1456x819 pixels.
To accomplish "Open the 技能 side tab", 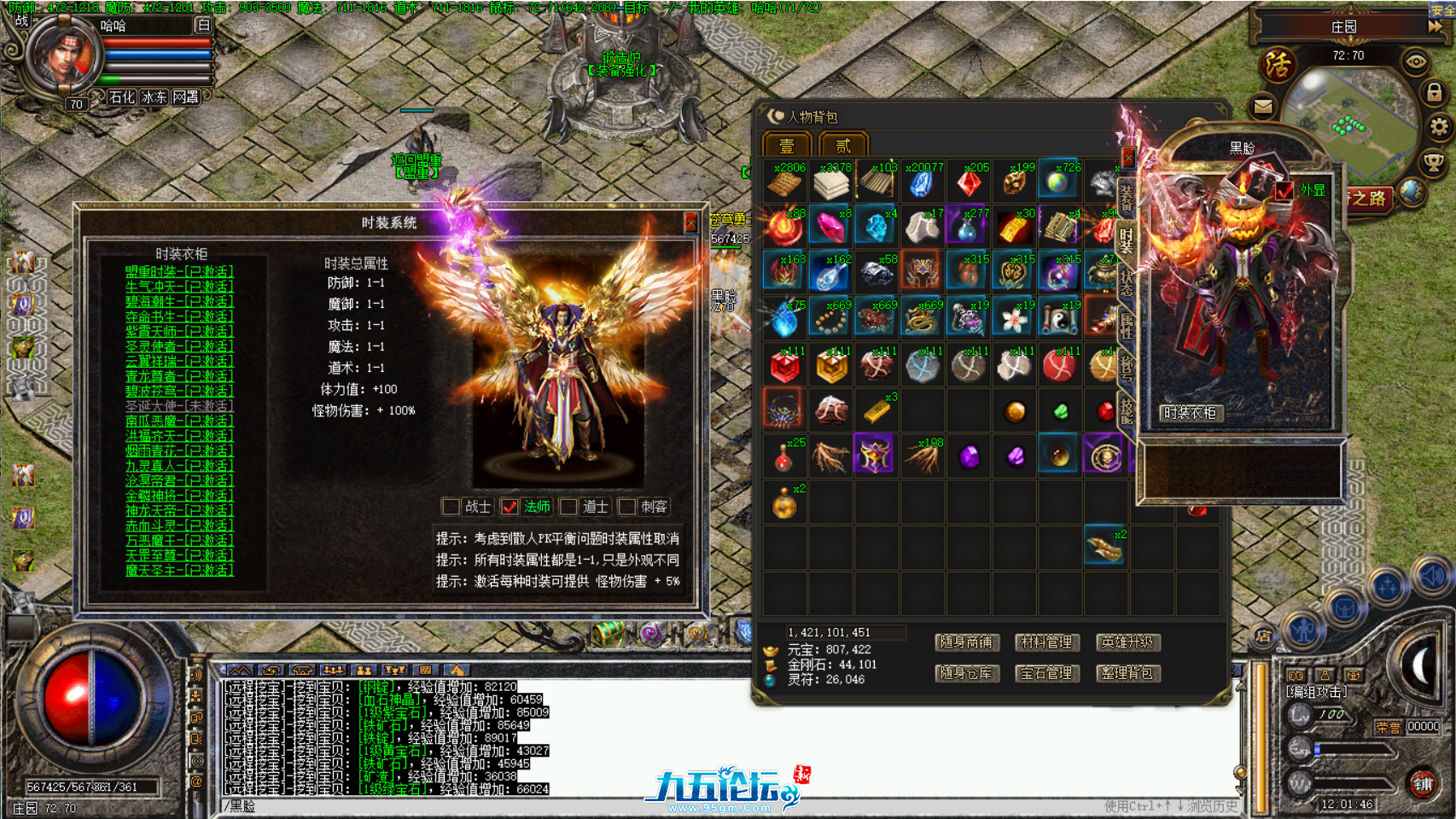I will (x=1127, y=407).
